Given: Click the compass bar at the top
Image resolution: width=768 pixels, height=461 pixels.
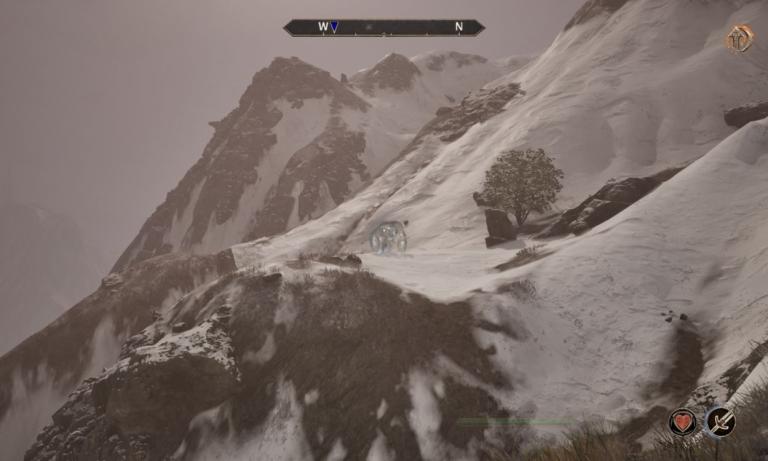Looking at the screenshot, I should (x=384, y=28).
